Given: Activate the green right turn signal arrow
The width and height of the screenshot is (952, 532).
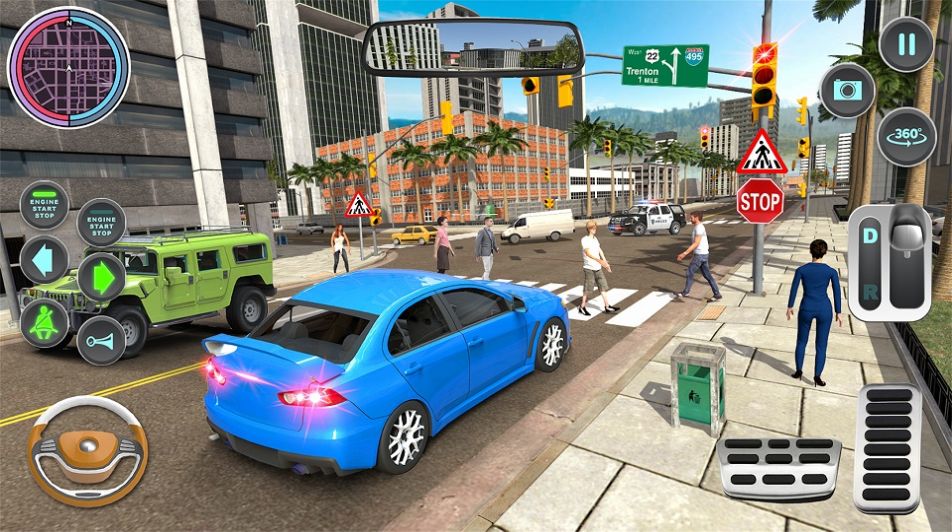Looking at the screenshot, I should pos(101,278).
